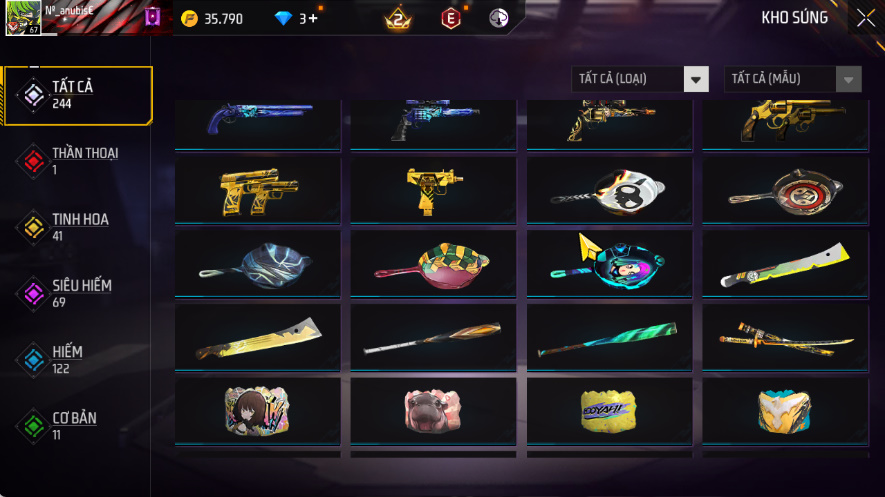The width and height of the screenshot is (885, 497).
Task: Pick the yellow Booyah gloo wall skin
Action: (x=609, y=410)
